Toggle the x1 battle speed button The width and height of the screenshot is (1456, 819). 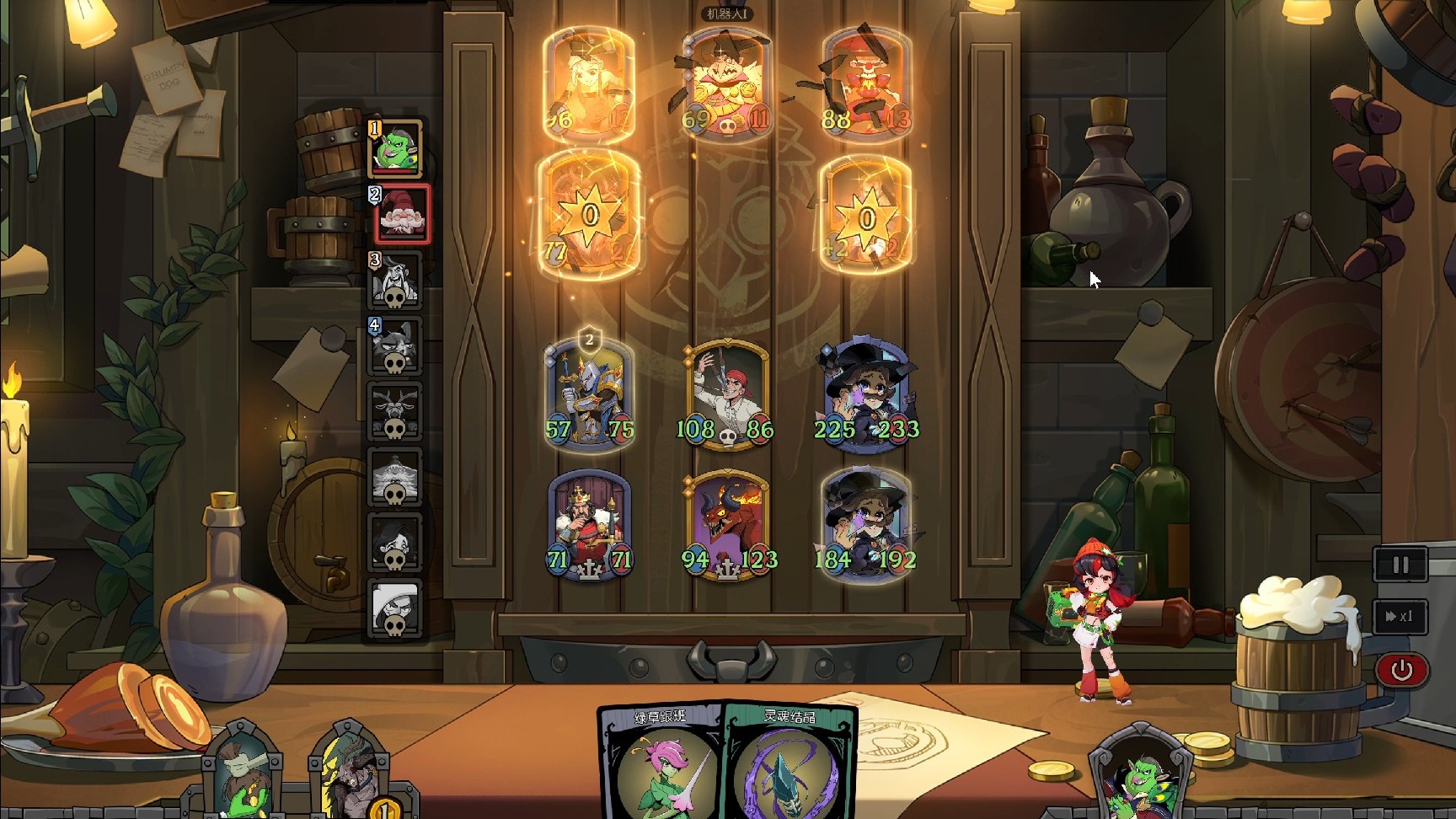(x=1400, y=616)
